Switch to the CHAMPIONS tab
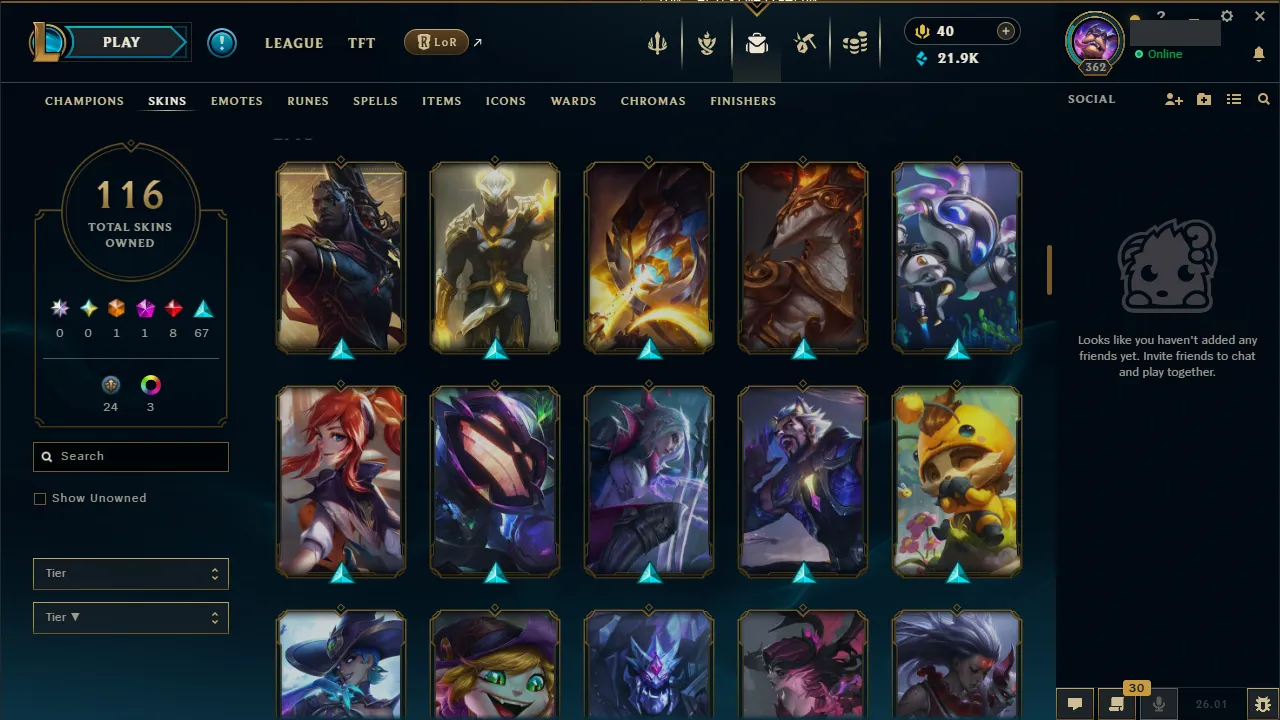 coord(84,101)
